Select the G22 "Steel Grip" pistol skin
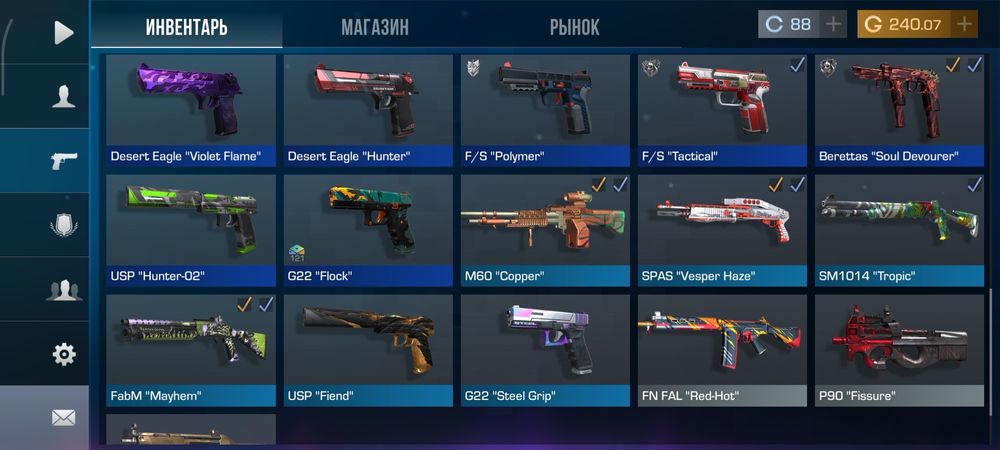The height and width of the screenshot is (450, 1000). [x=545, y=350]
